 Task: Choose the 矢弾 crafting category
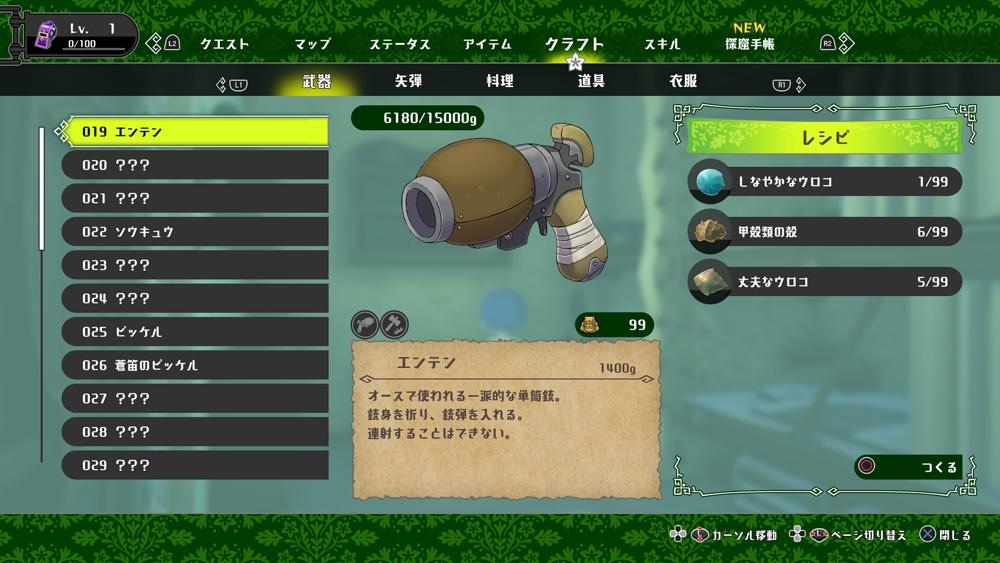[x=408, y=81]
